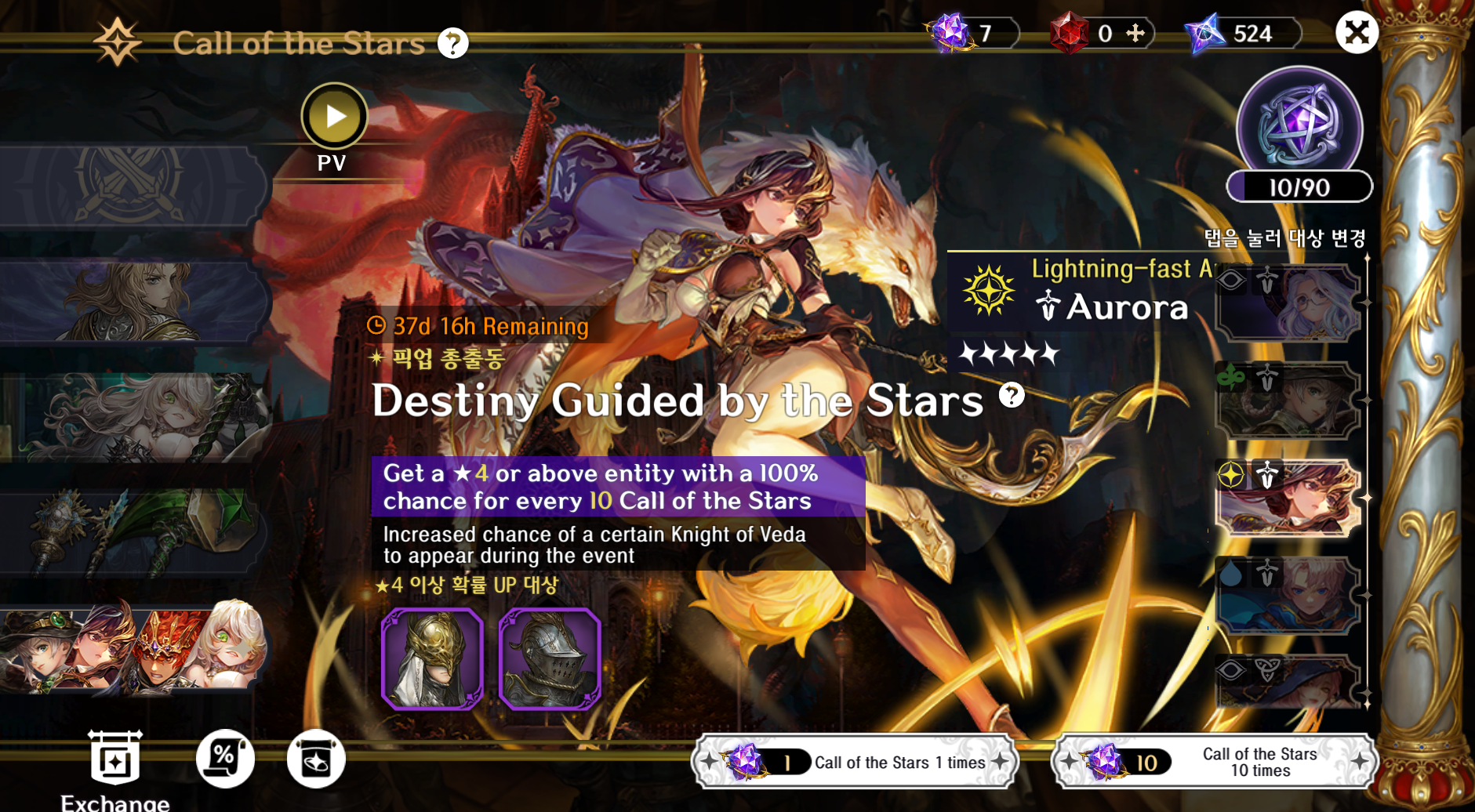Select the highlighted Aurora target portrait
This screenshot has height=812, width=1475.
pyautogui.click(x=1288, y=498)
